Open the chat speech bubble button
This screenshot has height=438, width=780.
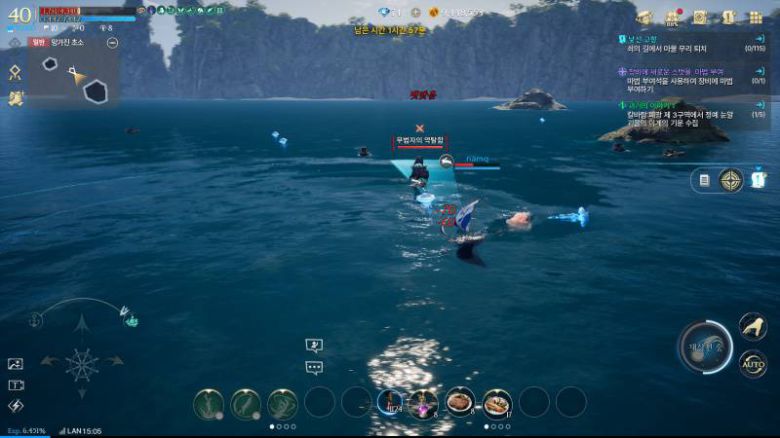tap(314, 367)
